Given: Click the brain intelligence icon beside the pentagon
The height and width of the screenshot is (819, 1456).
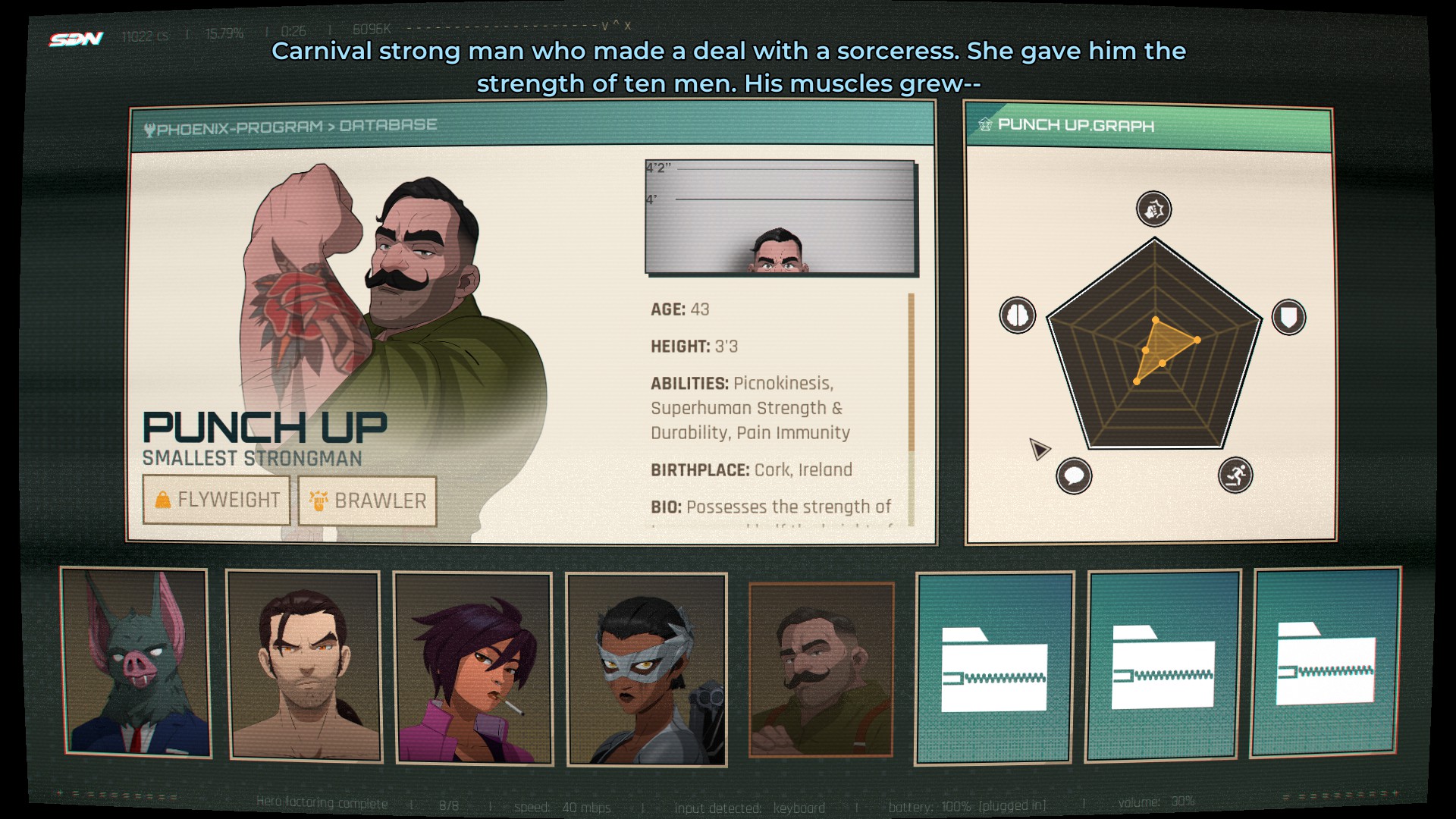Looking at the screenshot, I should click(1018, 313).
